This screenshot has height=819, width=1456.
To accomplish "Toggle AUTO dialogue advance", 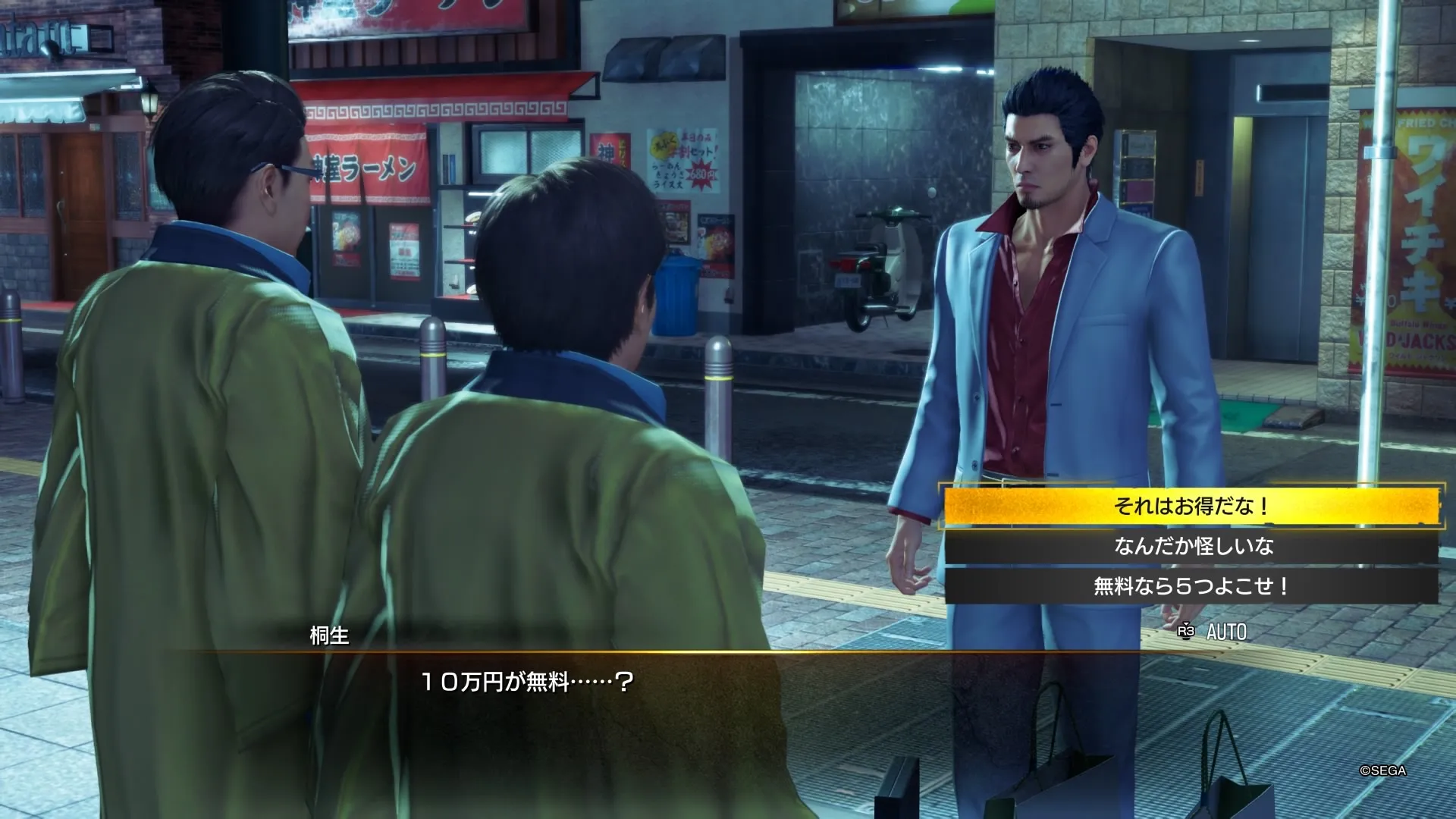I will point(1213,632).
